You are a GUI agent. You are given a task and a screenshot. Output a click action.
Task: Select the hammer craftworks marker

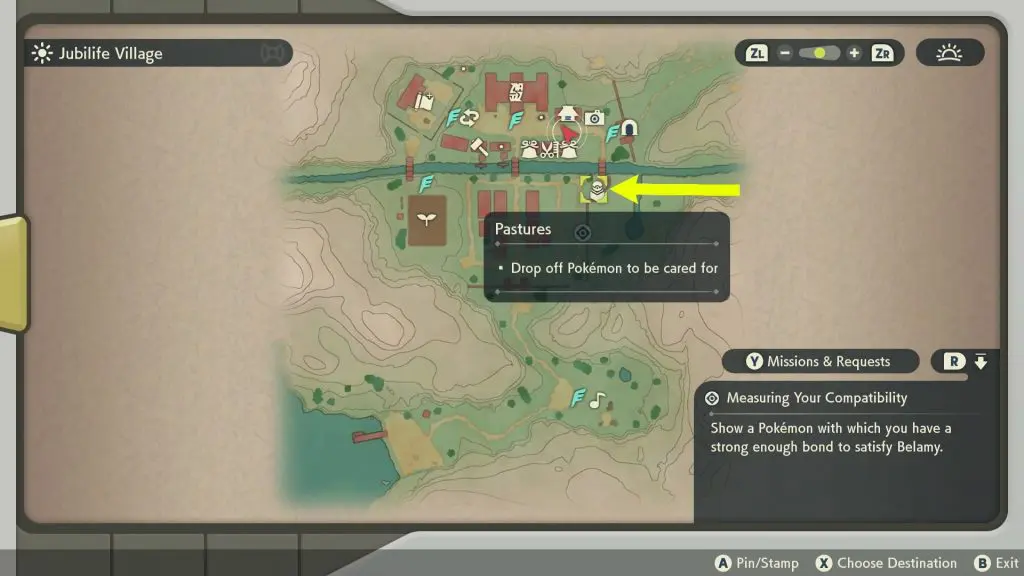tap(477, 146)
